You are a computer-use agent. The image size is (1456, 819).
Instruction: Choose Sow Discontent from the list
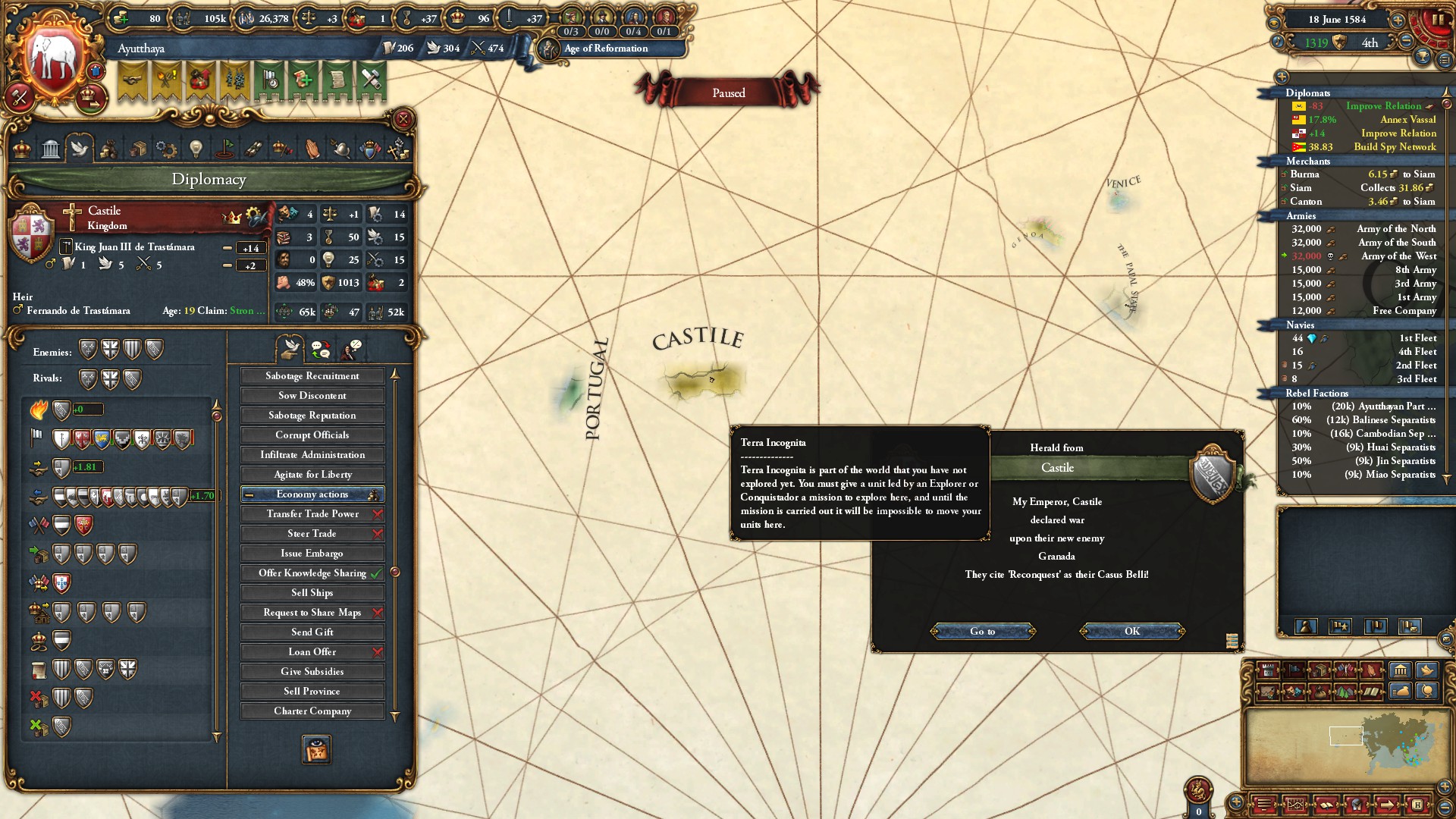(x=312, y=396)
